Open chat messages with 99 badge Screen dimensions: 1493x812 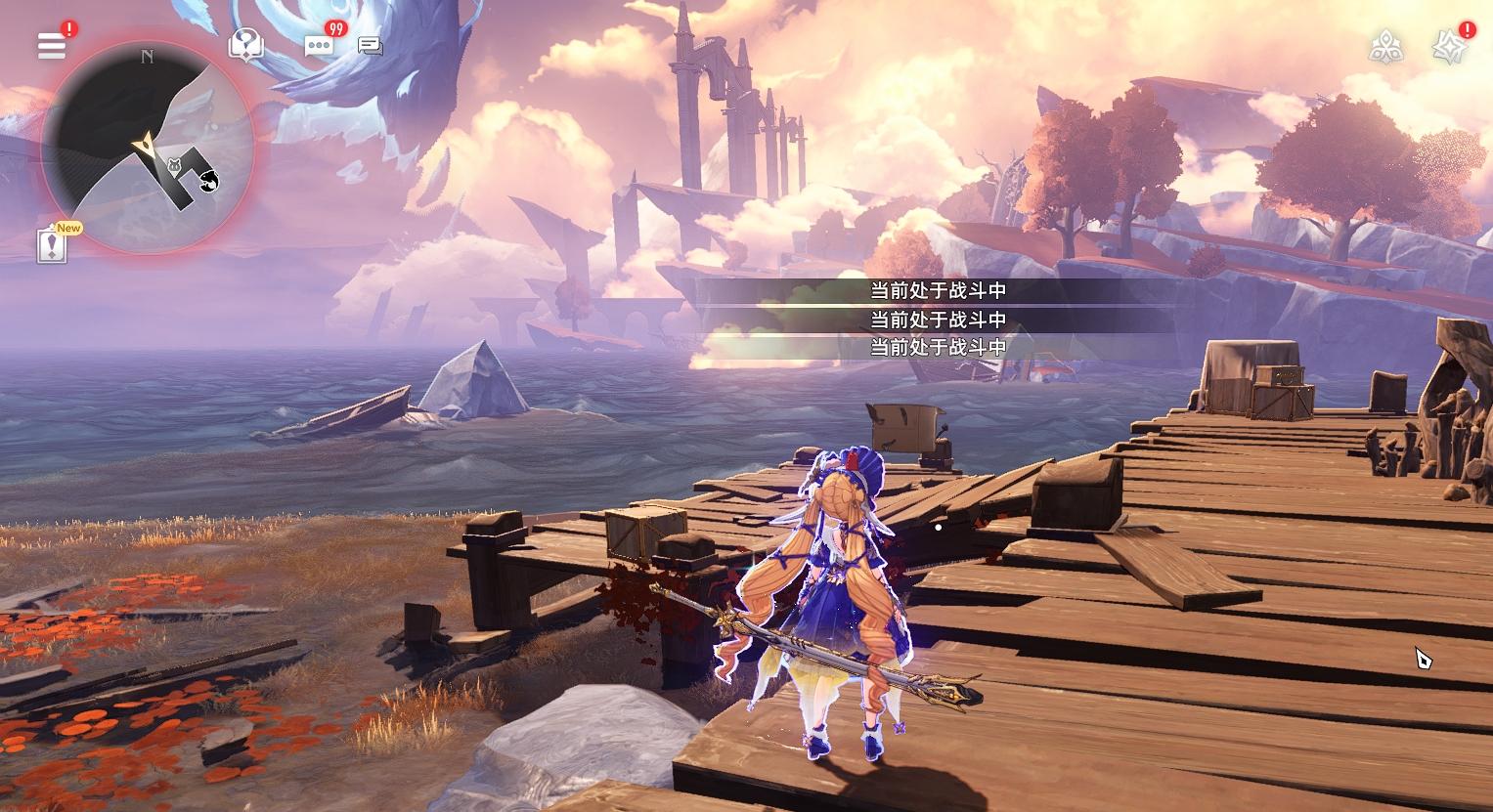[x=319, y=46]
